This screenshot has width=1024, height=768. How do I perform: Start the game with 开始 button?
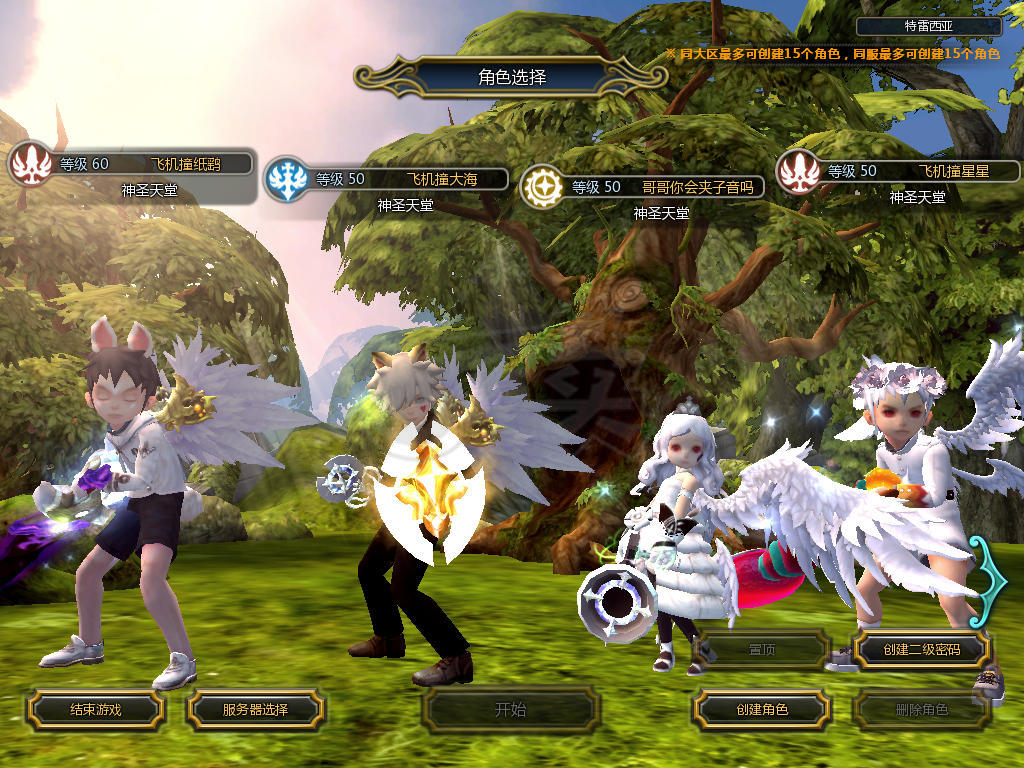coord(510,710)
